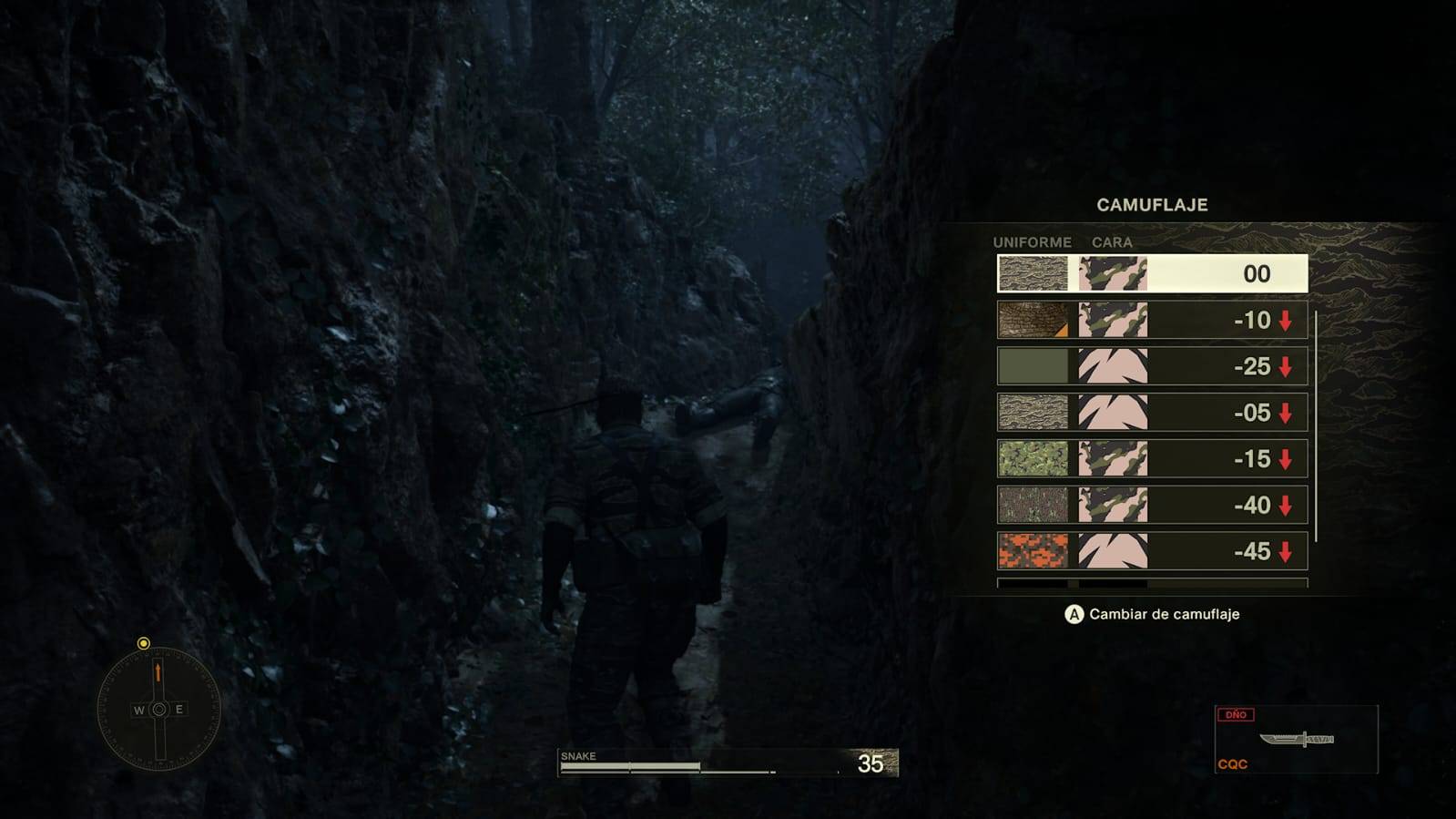Select the highlighted 00 camouflage row
1456x819 pixels.
pos(1152,273)
